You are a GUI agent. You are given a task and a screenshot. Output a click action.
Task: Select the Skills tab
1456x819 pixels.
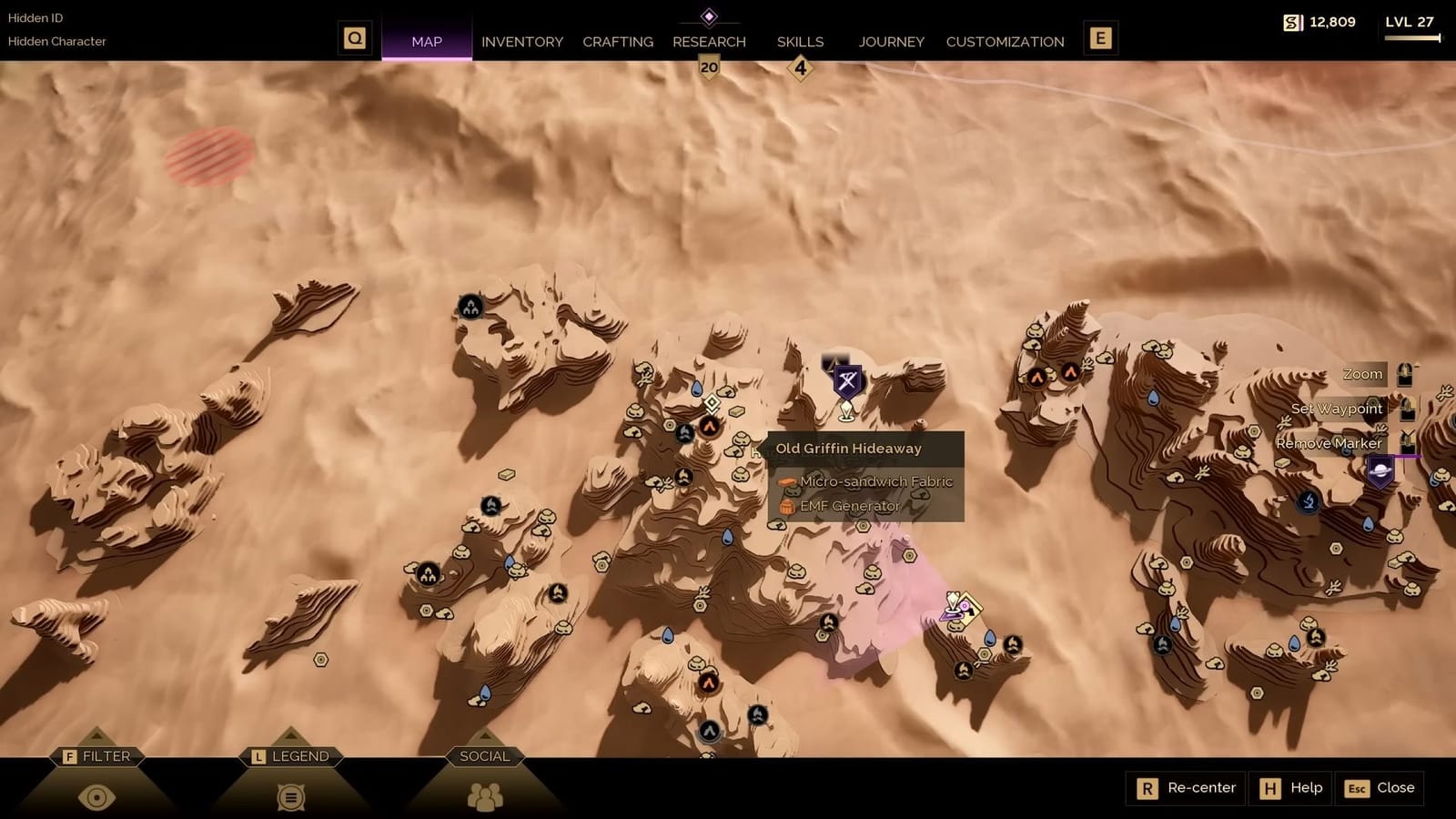pos(799,41)
